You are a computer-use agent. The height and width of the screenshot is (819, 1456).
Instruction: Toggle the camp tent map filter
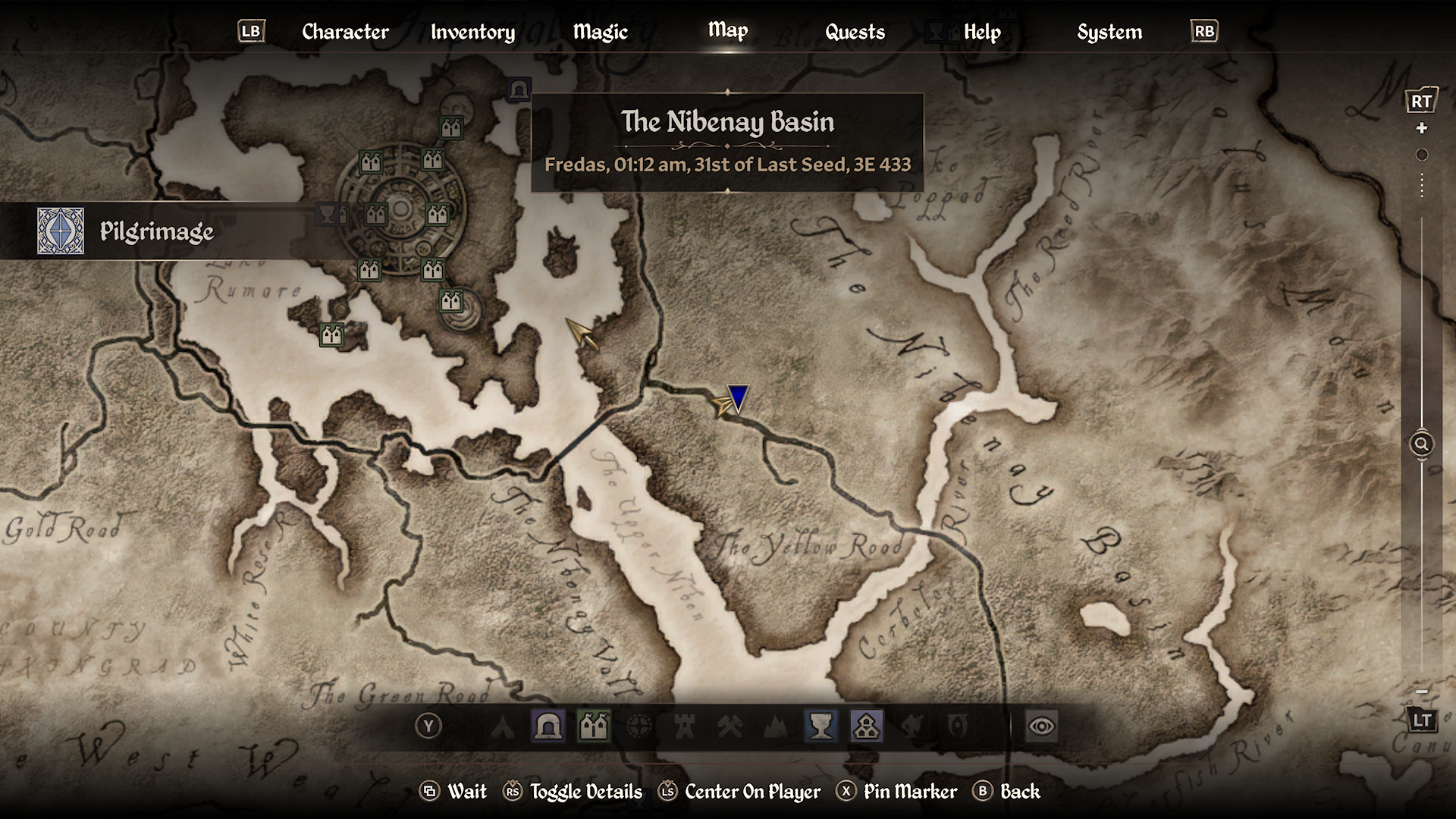pos(503,727)
